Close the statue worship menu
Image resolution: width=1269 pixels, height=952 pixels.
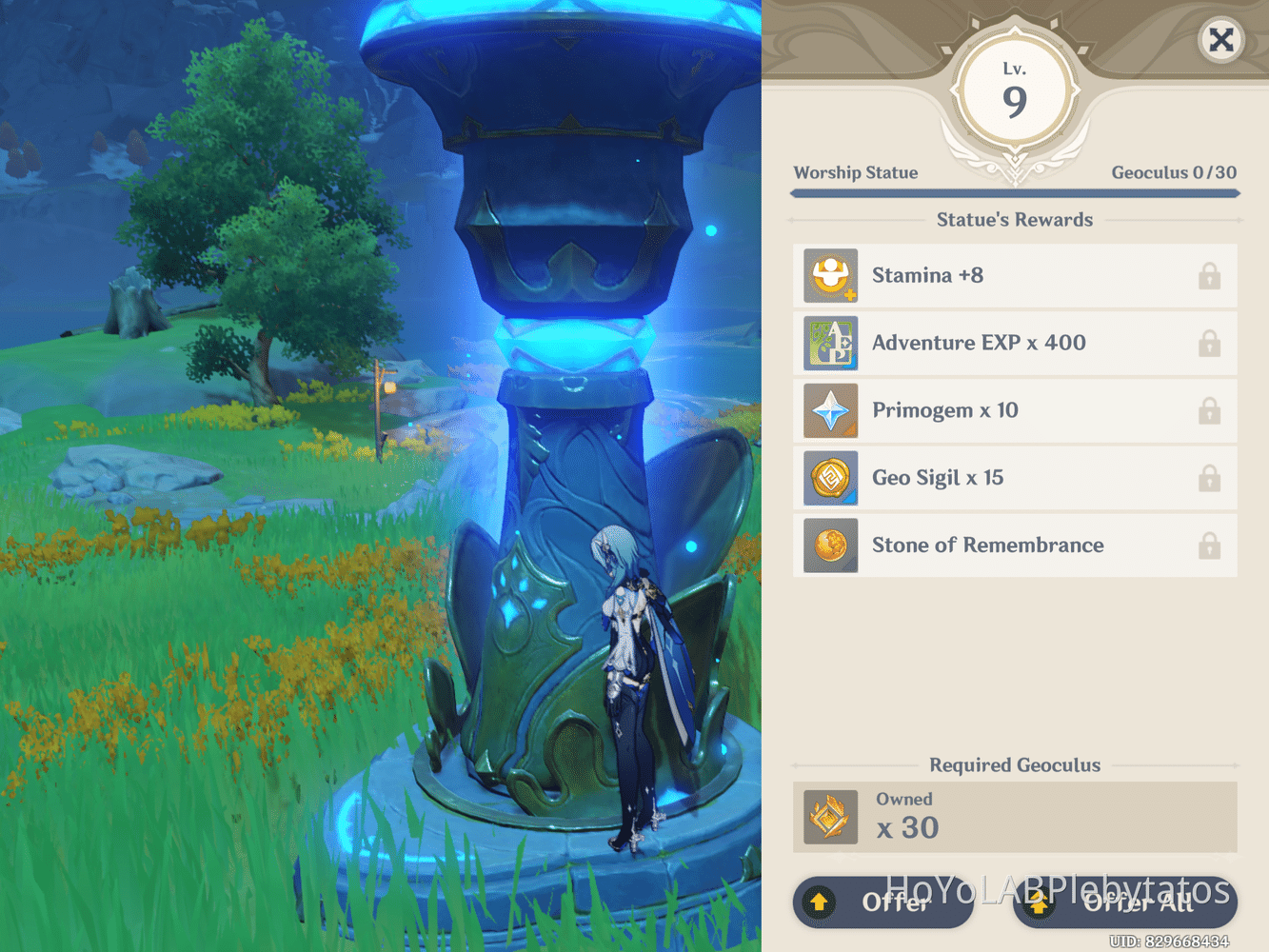[x=1221, y=40]
